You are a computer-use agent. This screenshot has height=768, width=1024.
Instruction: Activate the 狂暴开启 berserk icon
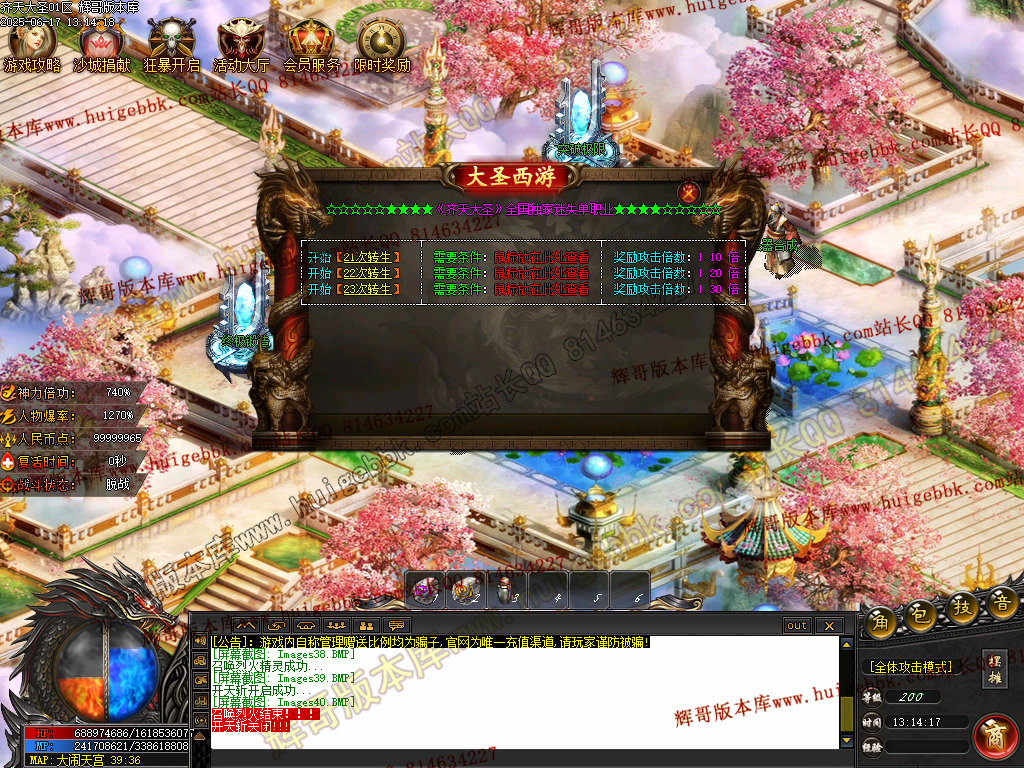(171, 45)
